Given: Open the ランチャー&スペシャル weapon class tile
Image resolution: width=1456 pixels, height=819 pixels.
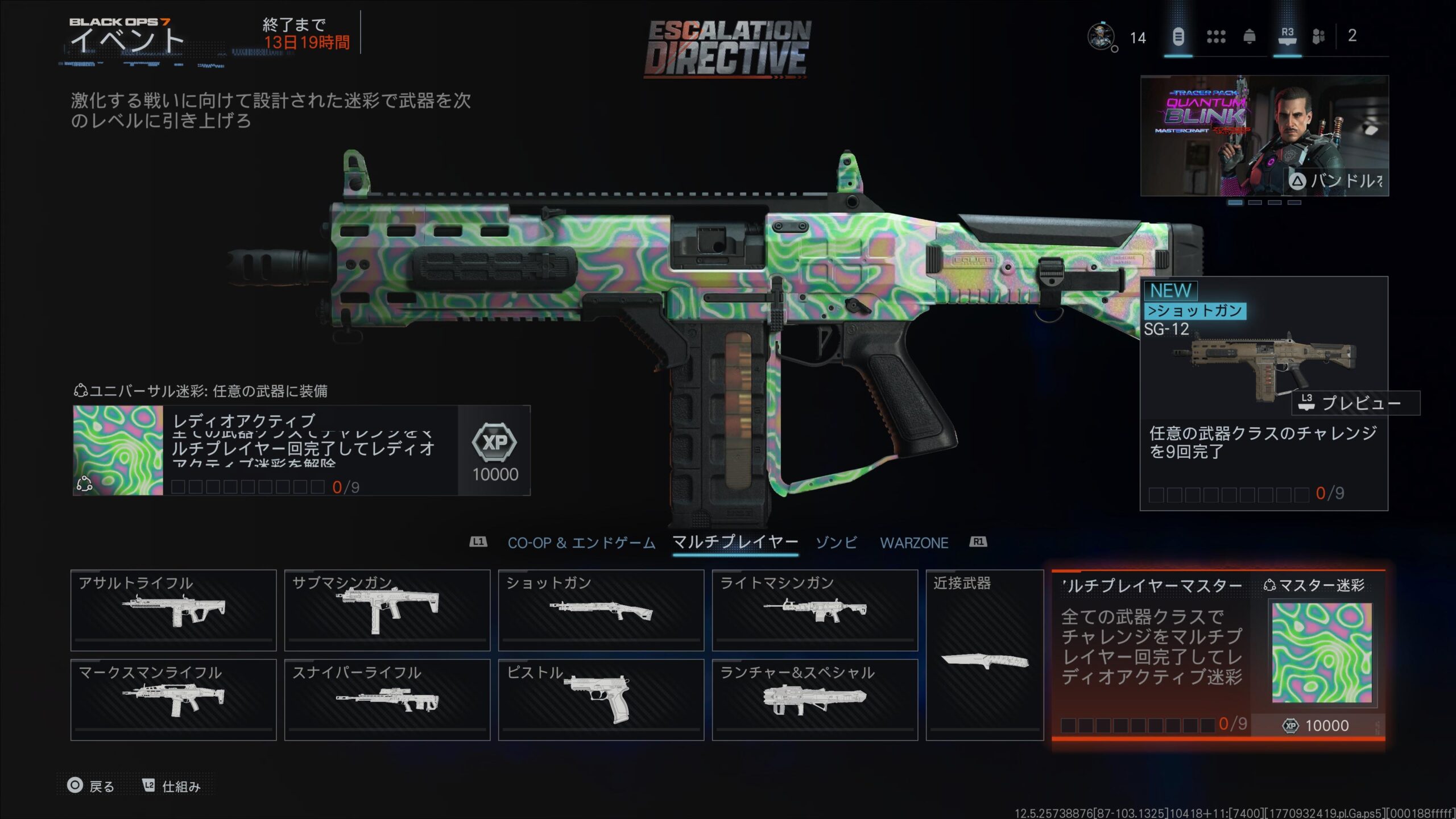Looking at the screenshot, I should pyautogui.click(x=814, y=699).
